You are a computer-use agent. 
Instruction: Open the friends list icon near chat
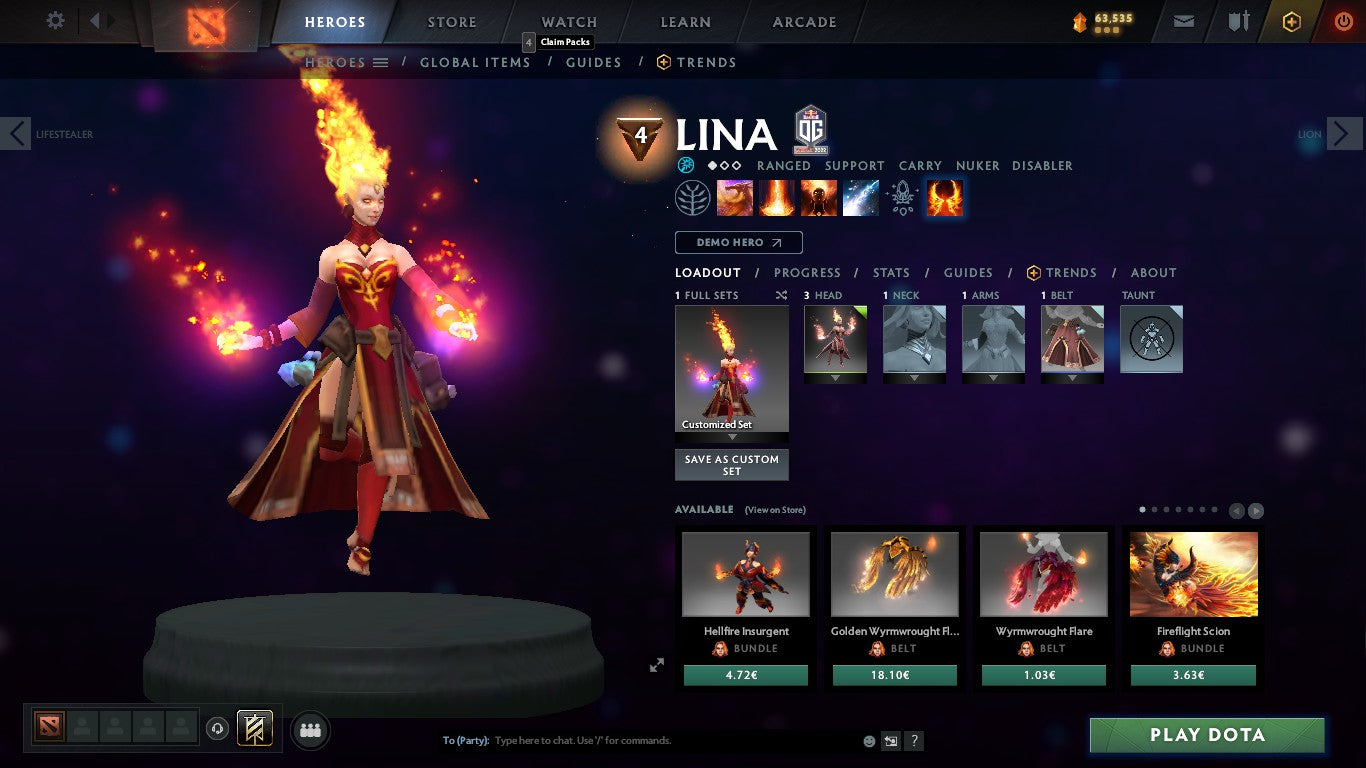point(310,730)
